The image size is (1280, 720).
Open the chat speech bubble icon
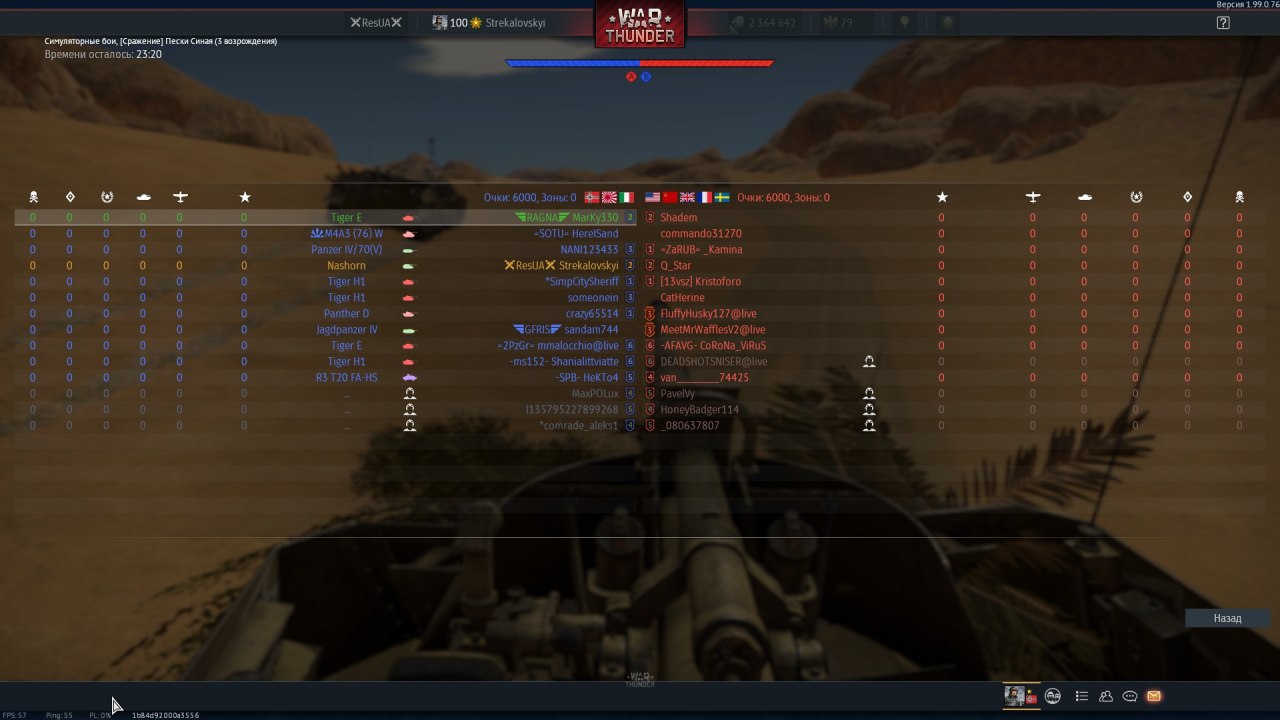tap(1130, 696)
